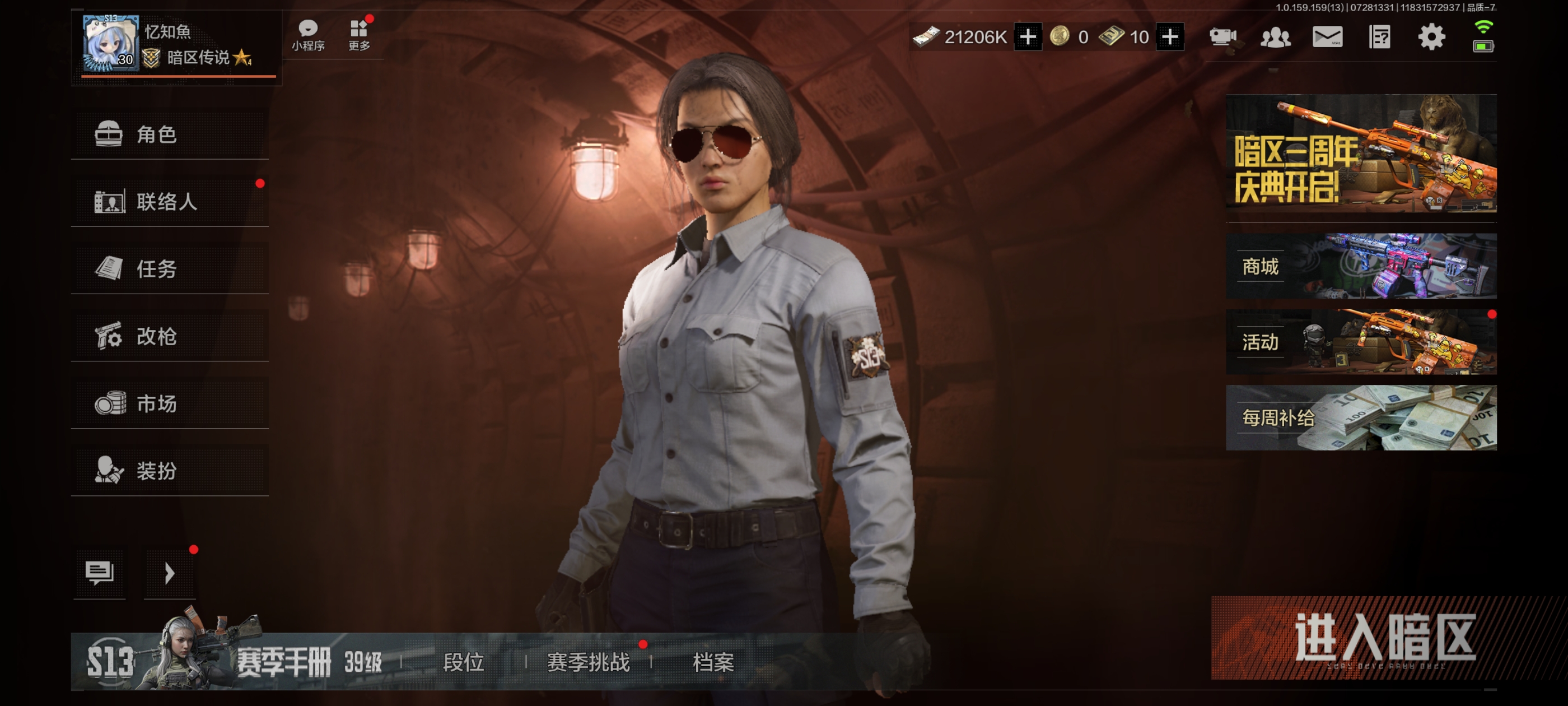Claim 每周补给 weekly supply

(1360, 418)
